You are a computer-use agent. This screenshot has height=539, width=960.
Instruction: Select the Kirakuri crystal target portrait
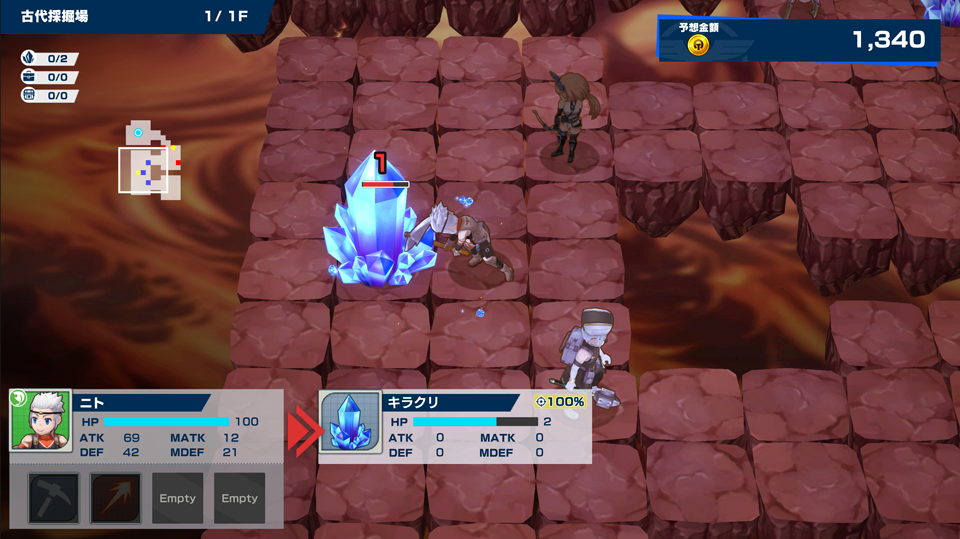(350, 422)
